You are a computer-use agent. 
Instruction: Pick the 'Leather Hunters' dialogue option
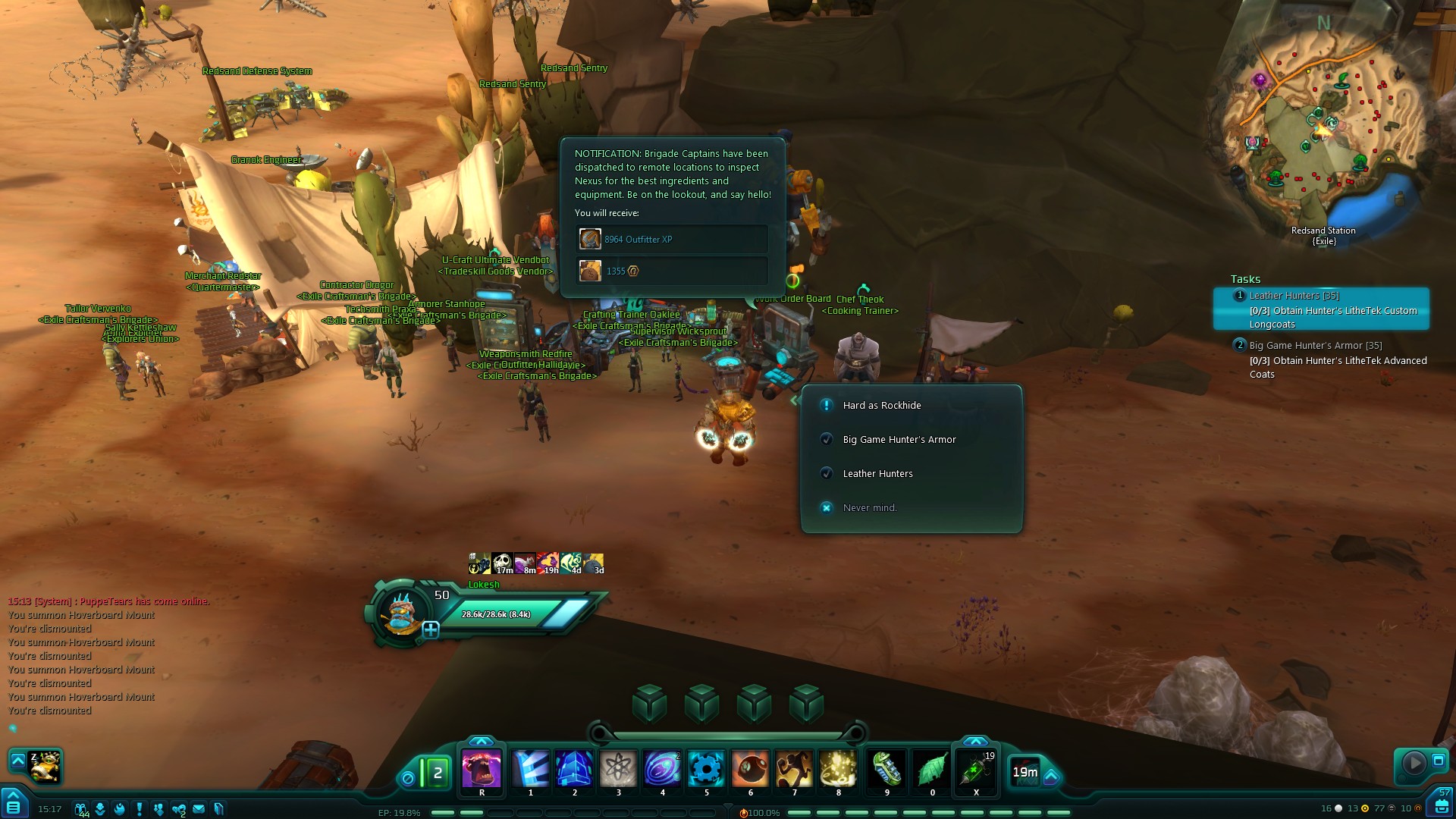tap(877, 474)
